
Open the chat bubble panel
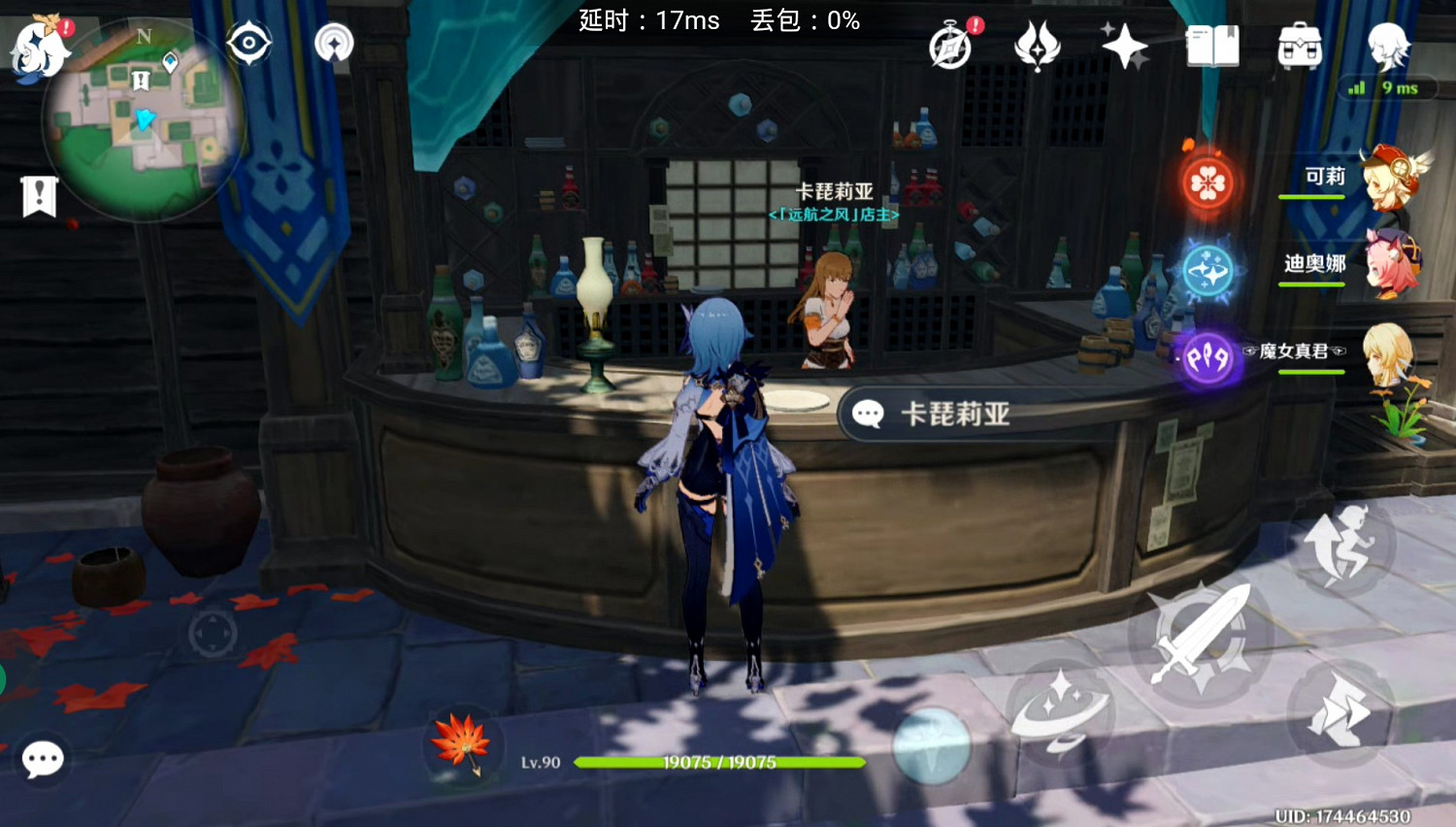coord(44,760)
